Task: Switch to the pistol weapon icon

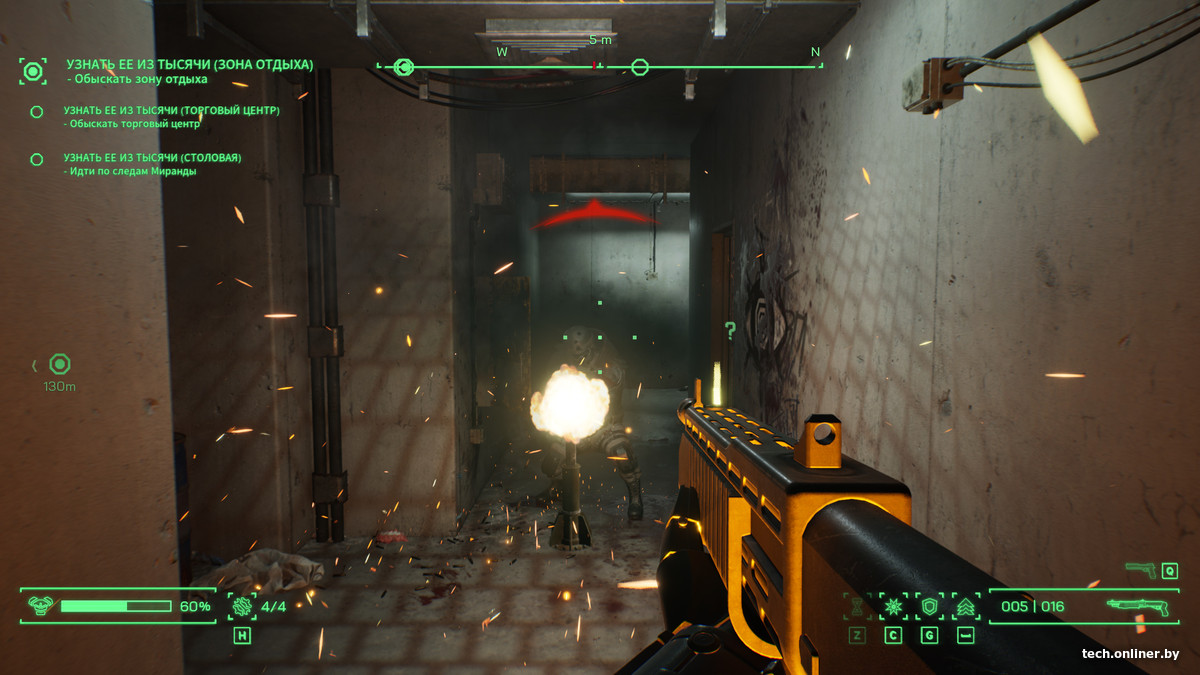Action: coord(1140,569)
